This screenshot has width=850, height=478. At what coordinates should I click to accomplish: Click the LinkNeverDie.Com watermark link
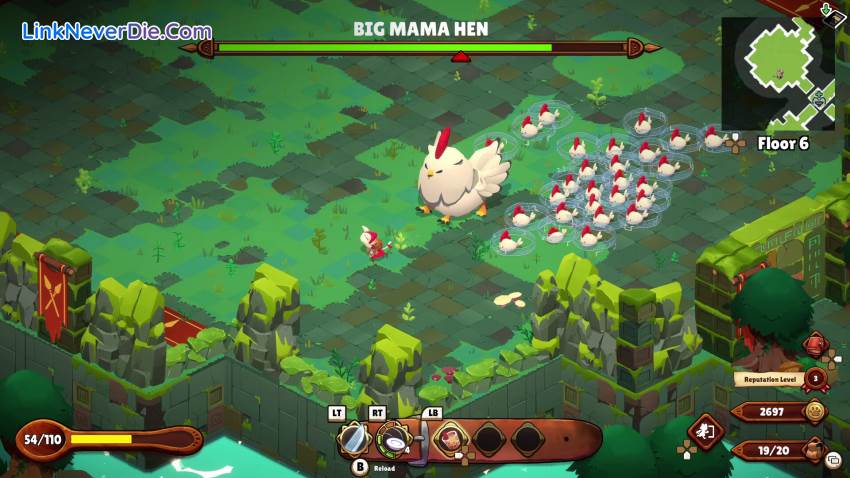point(117,31)
